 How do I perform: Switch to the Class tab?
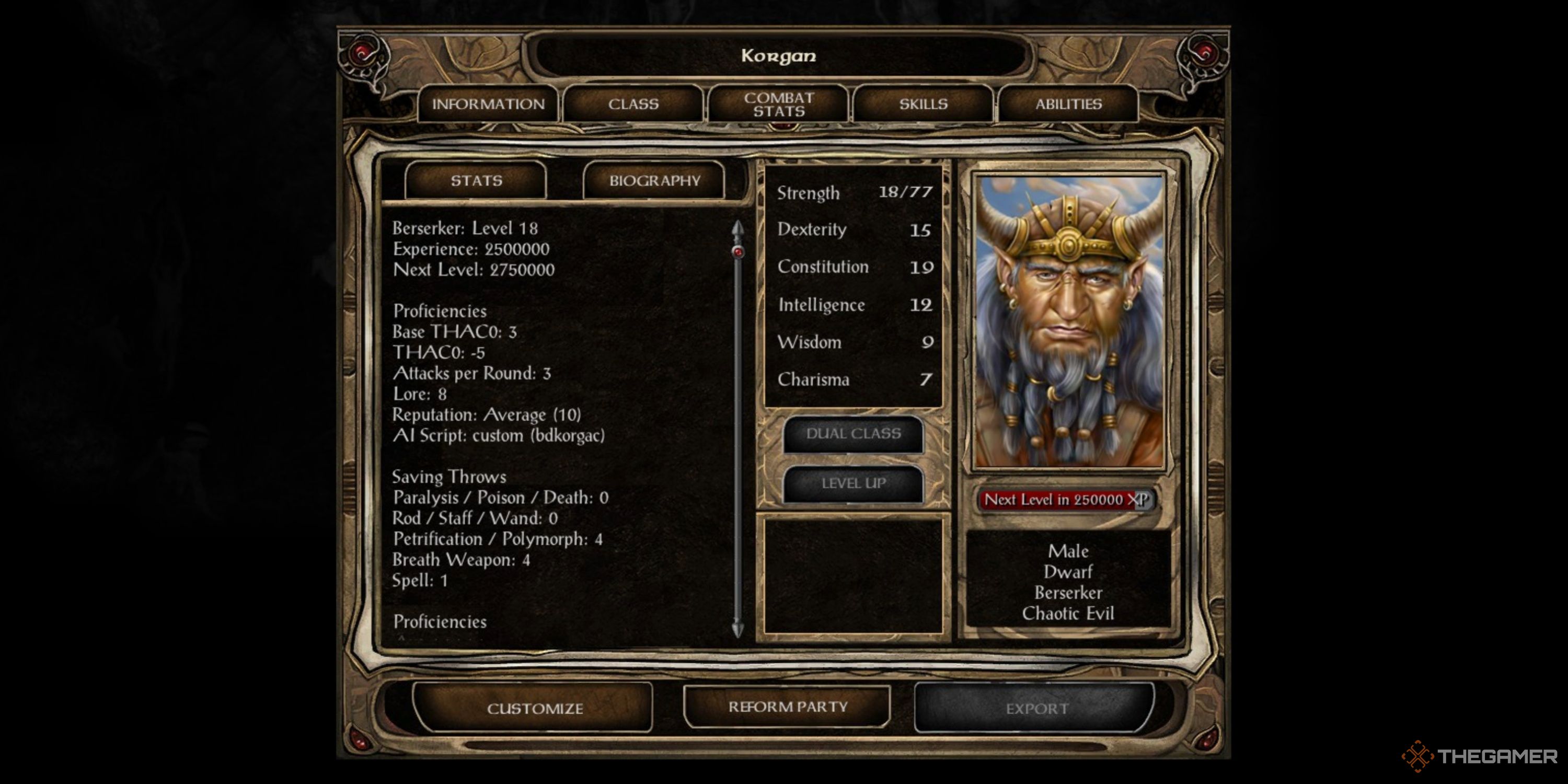point(633,104)
